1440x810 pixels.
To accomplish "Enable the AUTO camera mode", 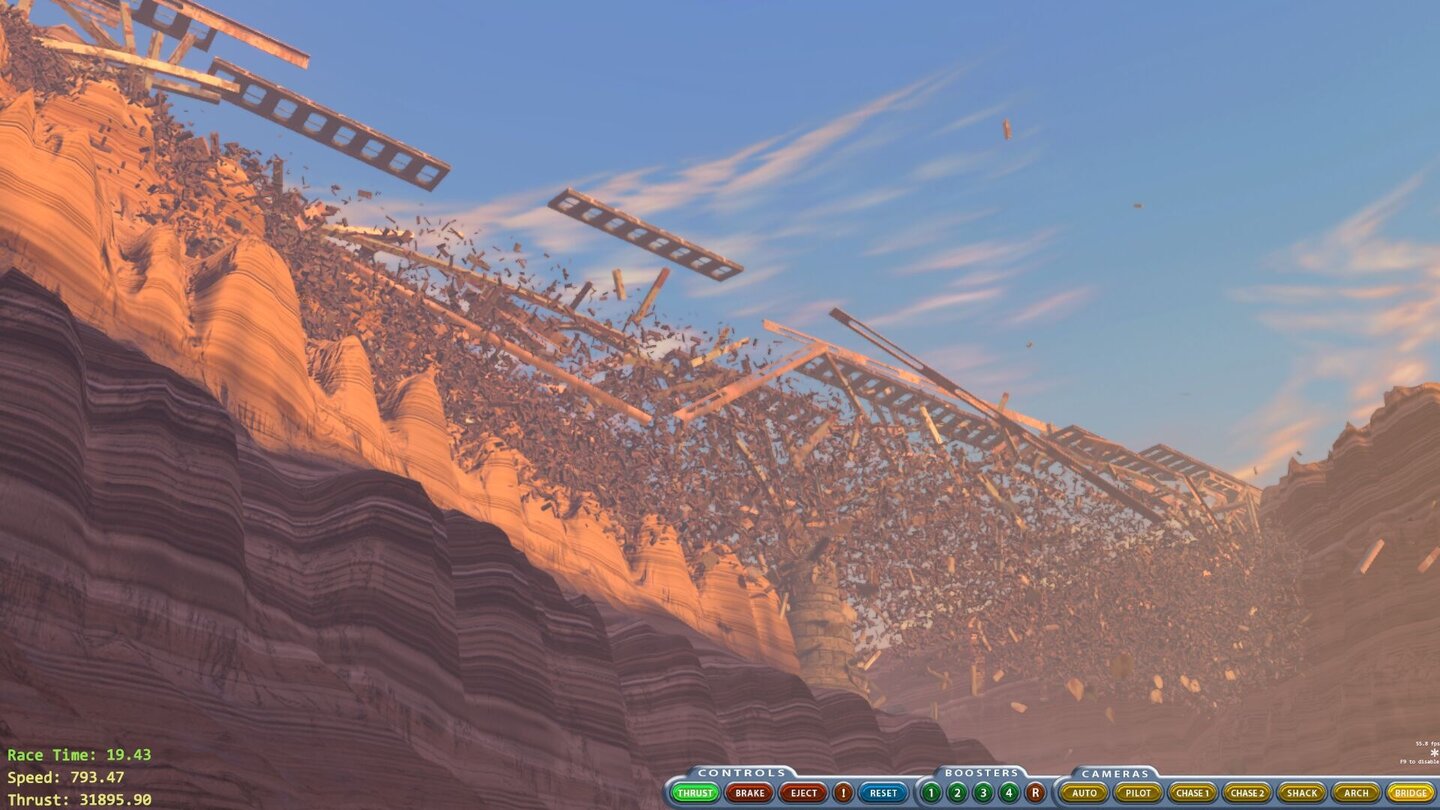I will [x=1086, y=793].
